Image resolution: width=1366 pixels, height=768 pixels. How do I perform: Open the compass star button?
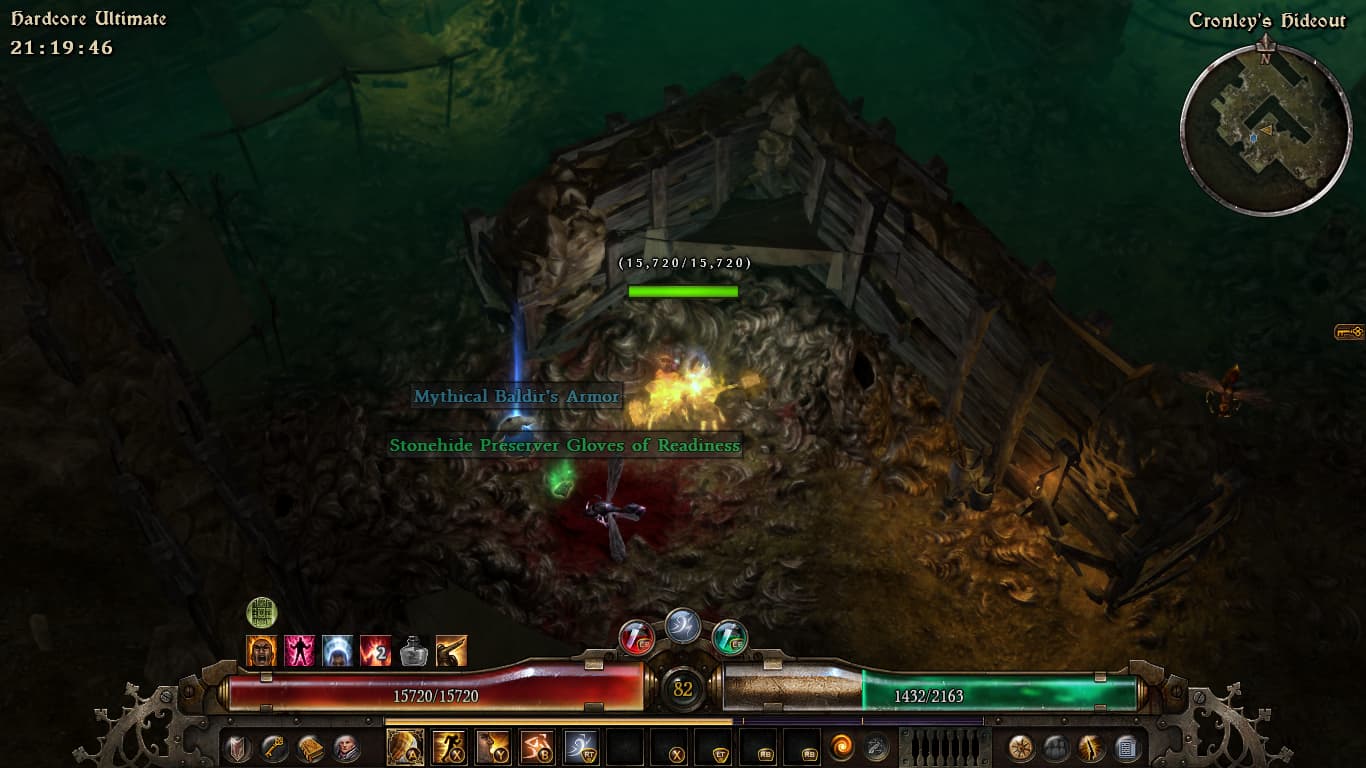1020,748
